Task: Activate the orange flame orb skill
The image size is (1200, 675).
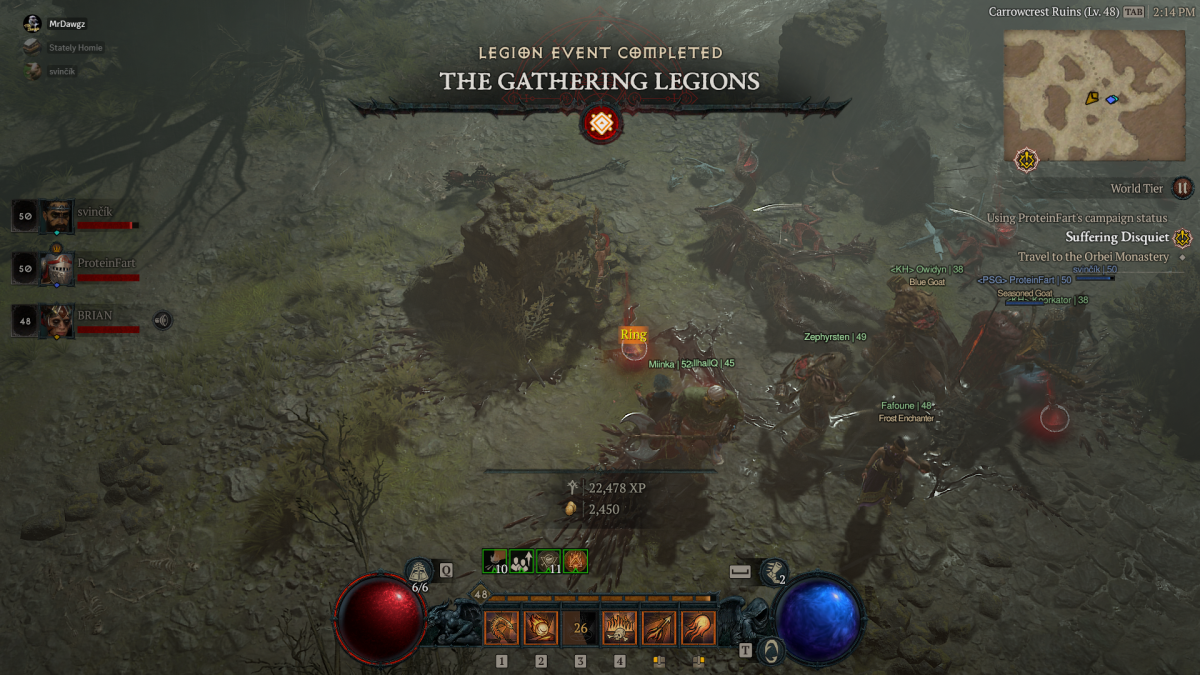Action: [x=698, y=628]
